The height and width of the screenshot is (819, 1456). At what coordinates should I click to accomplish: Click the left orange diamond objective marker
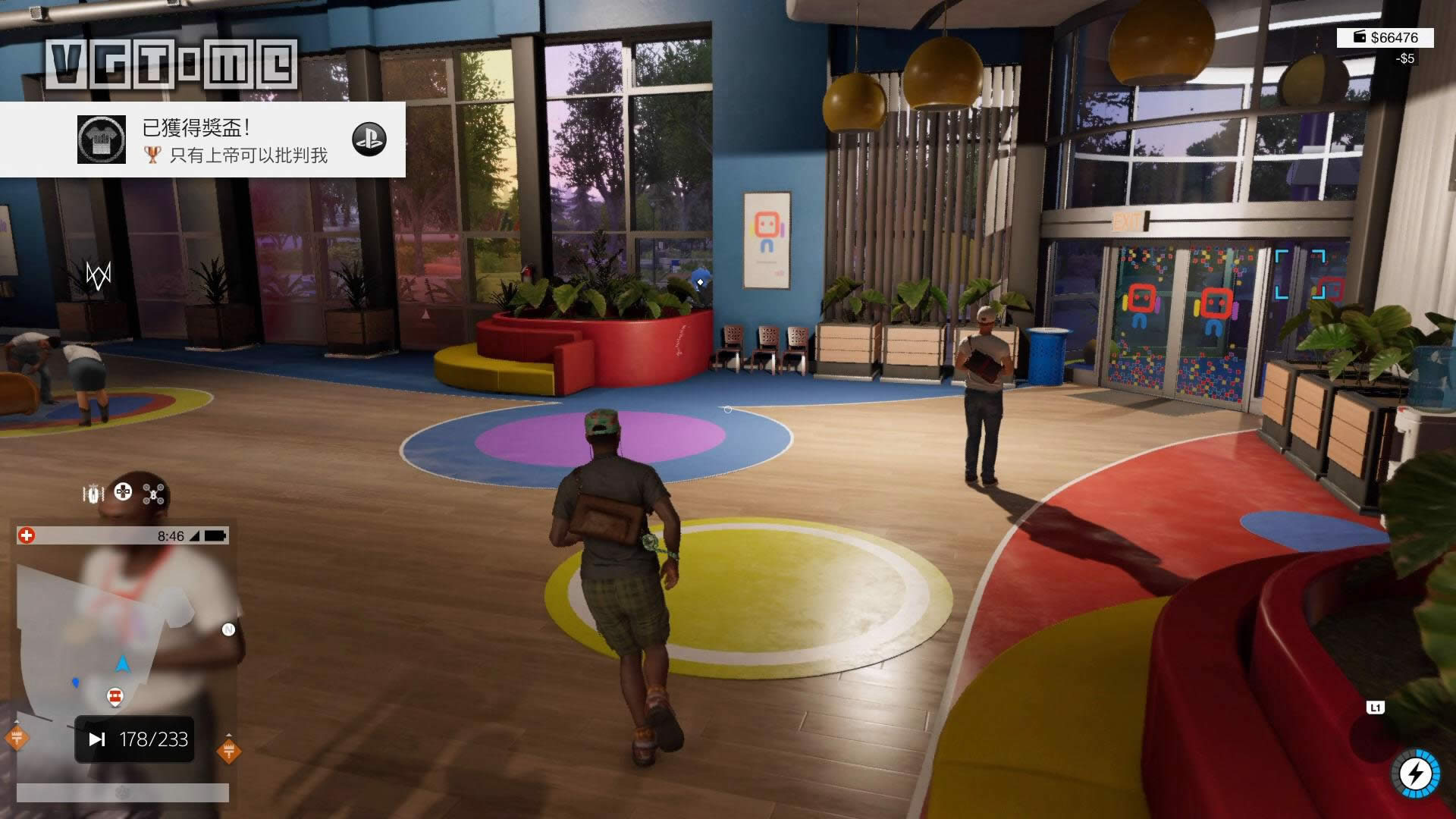17,737
